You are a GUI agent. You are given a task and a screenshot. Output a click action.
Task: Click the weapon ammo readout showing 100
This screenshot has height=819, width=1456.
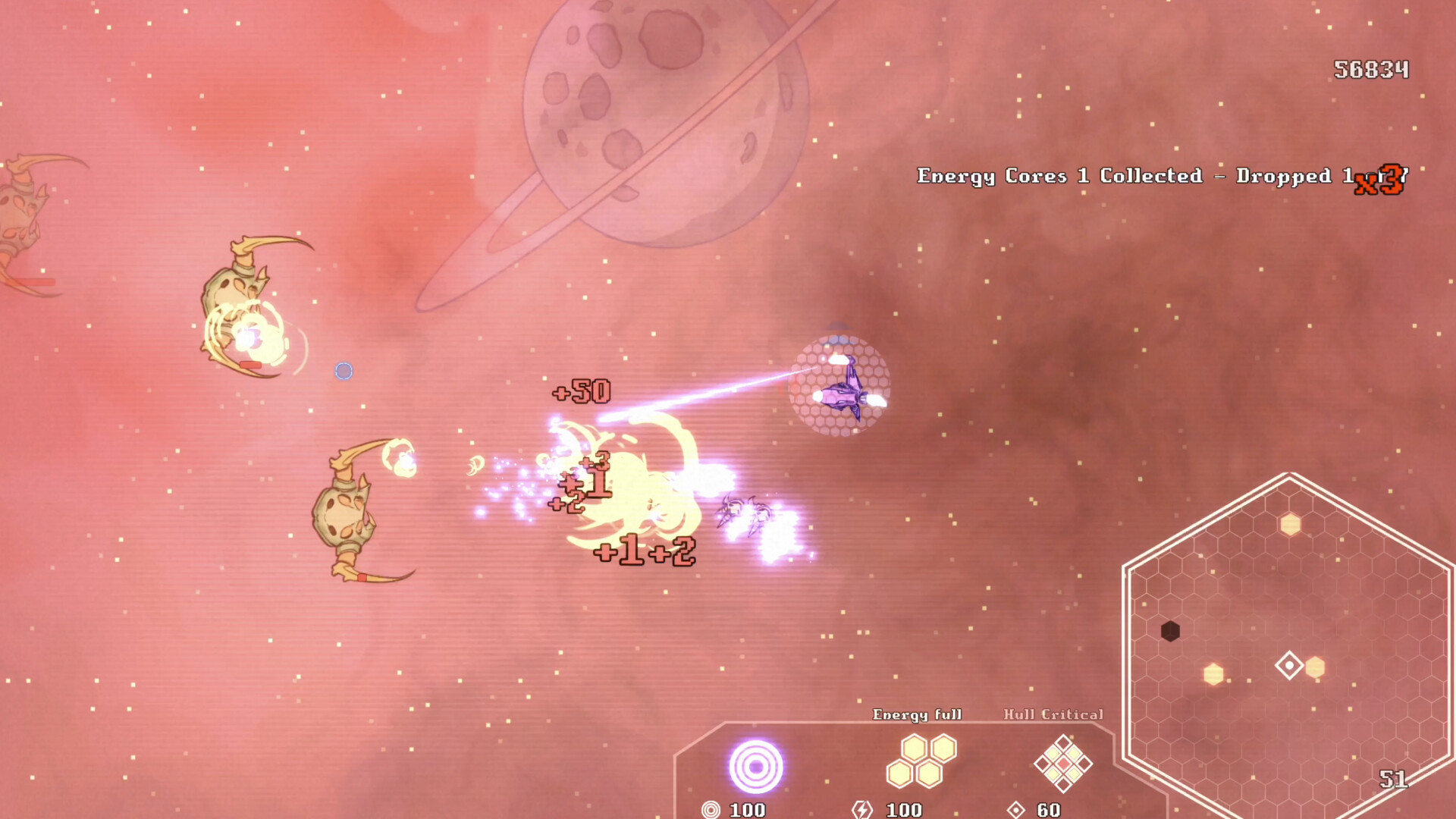[746, 811]
